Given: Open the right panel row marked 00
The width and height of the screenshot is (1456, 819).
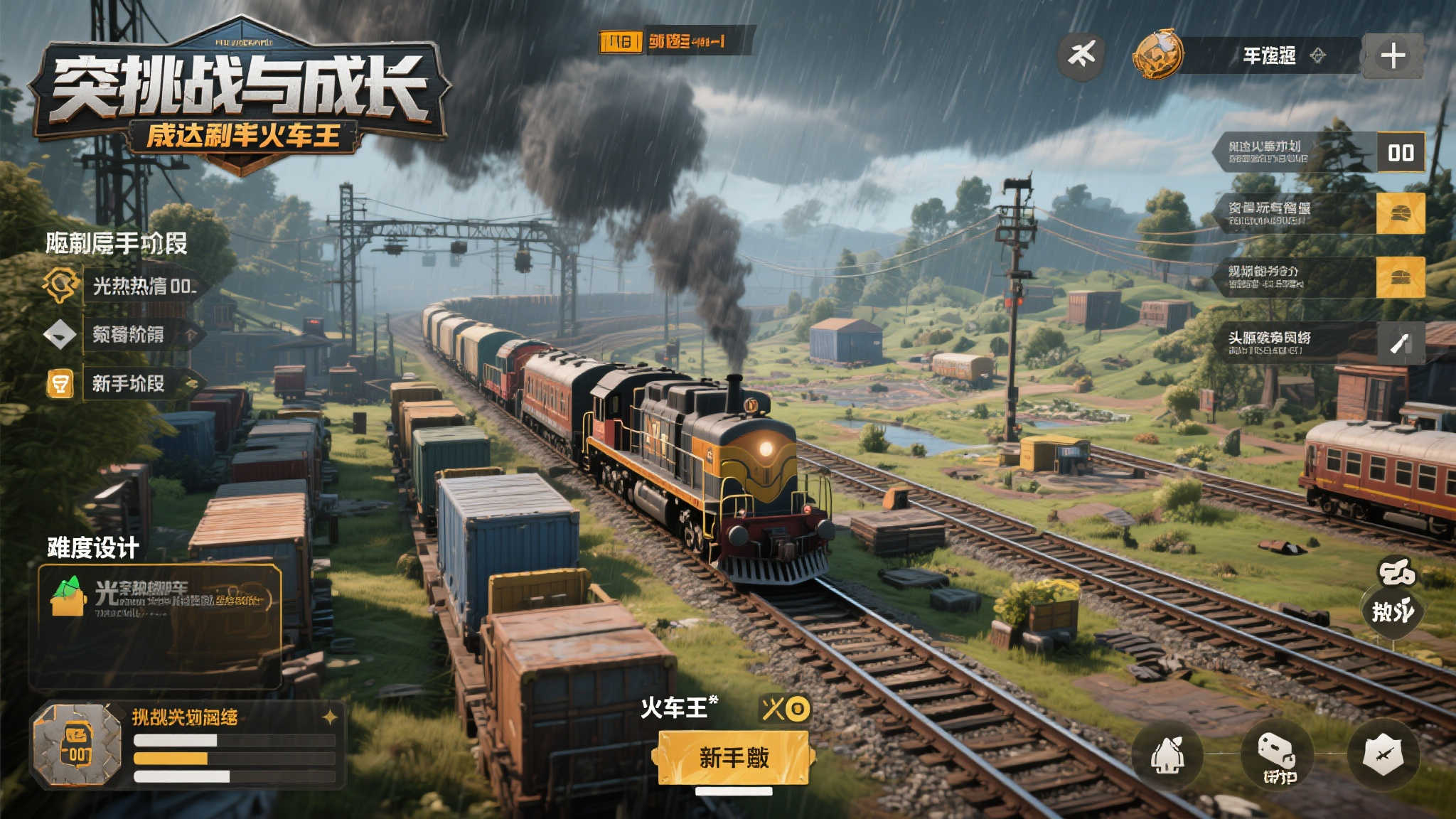Looking at the screenshot, I should coord(1319,152).
